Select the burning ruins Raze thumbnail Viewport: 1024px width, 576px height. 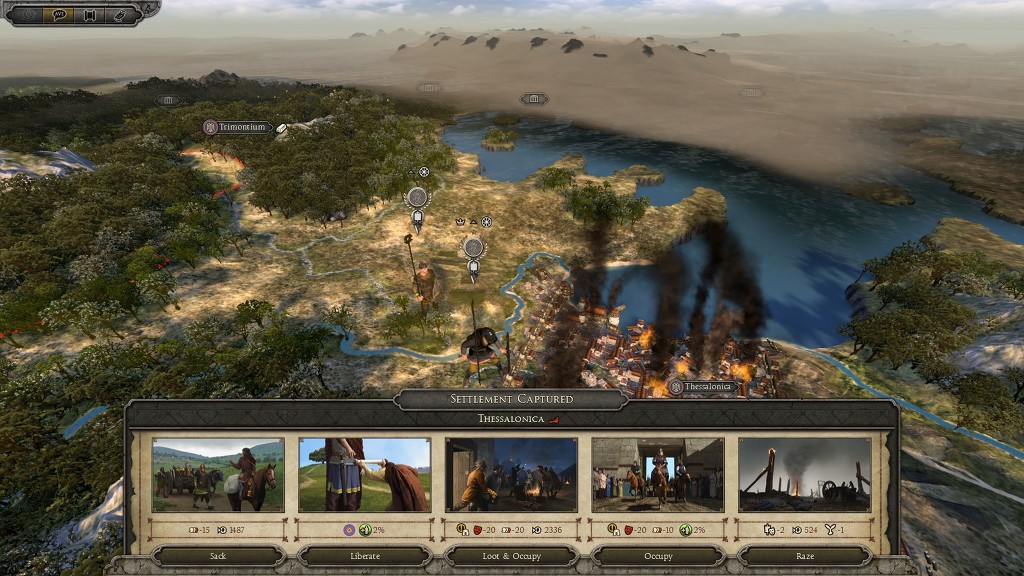(x=804, y=475)
